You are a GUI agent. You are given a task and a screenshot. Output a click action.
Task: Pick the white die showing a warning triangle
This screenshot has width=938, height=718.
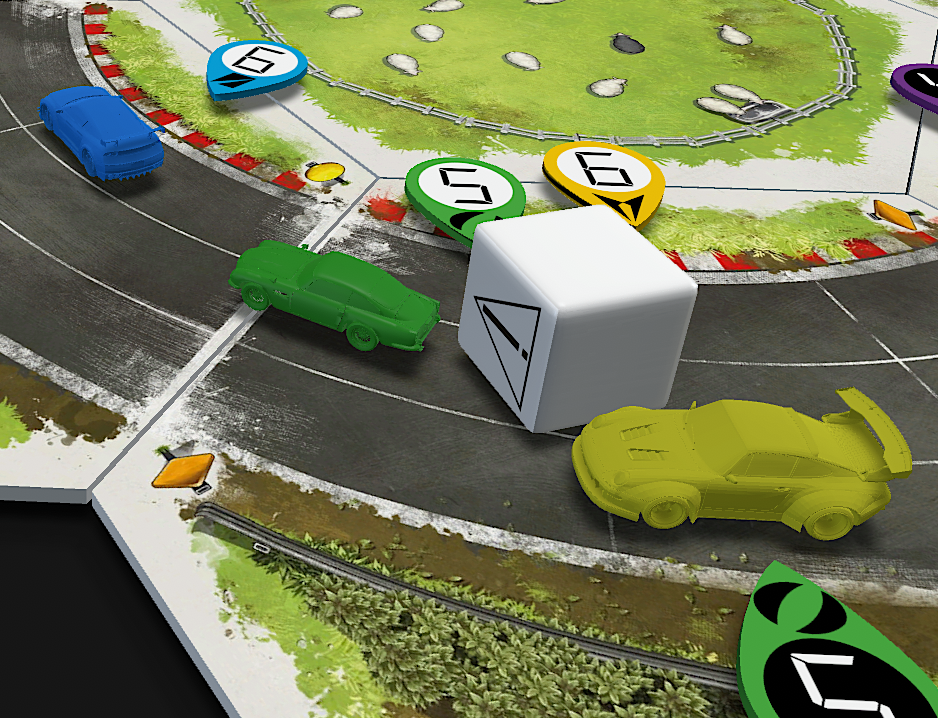[x=573, y=317]
